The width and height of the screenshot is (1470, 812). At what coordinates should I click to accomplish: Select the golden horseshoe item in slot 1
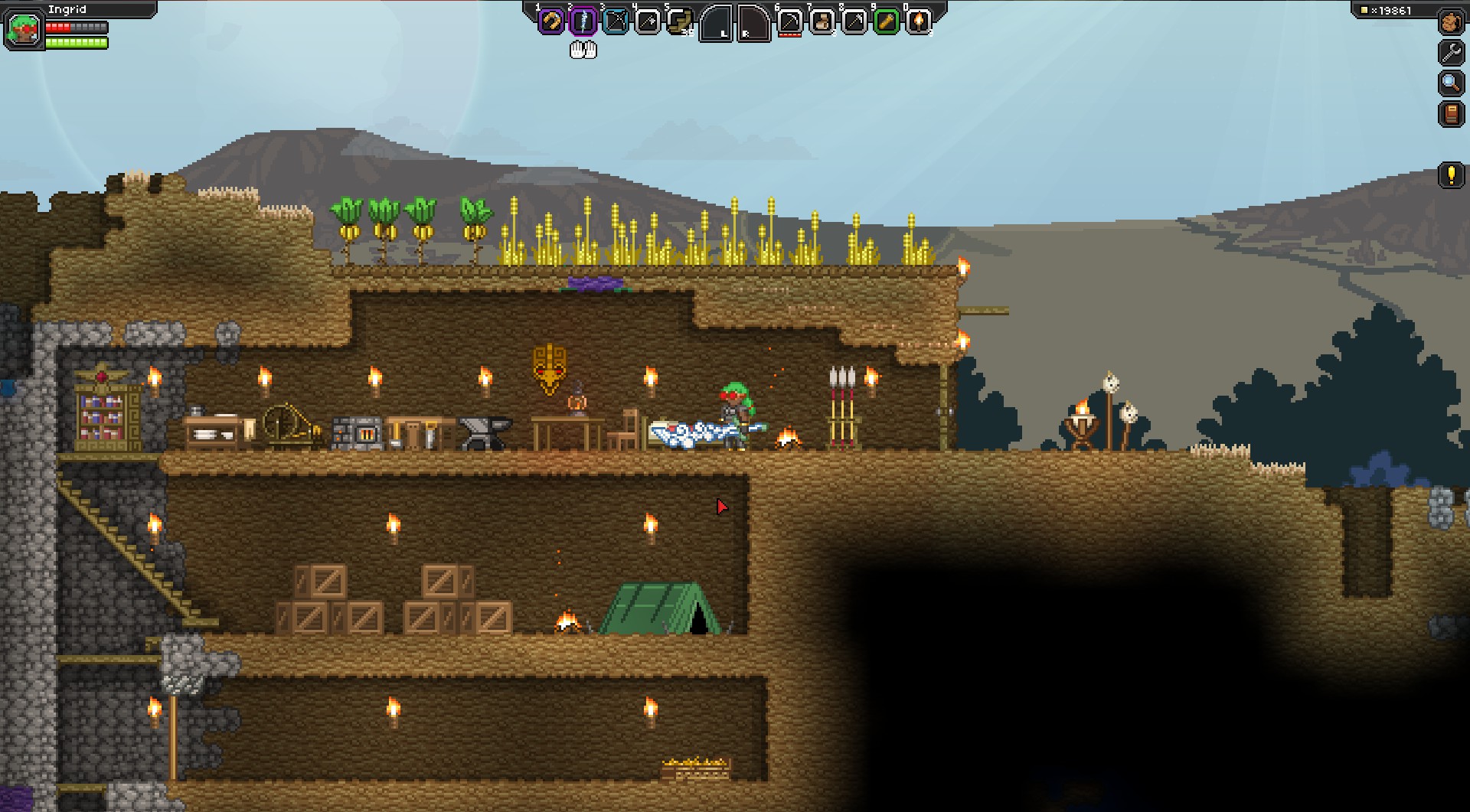coord(550,21)
